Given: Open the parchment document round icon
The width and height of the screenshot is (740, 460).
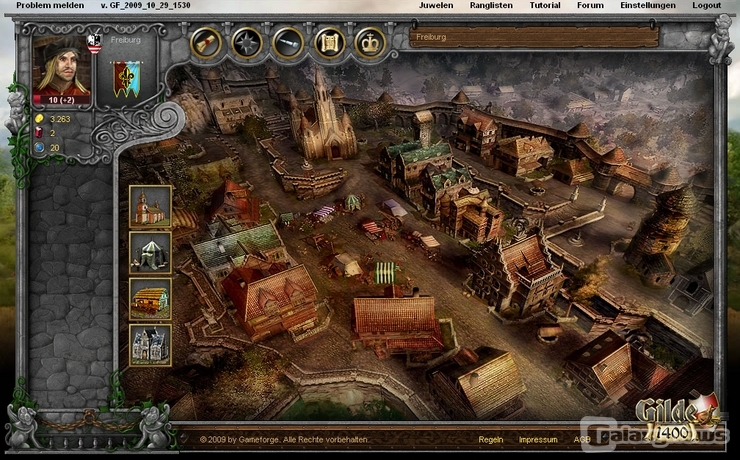Looking at the screenshot, I should [x=329, y=43].
